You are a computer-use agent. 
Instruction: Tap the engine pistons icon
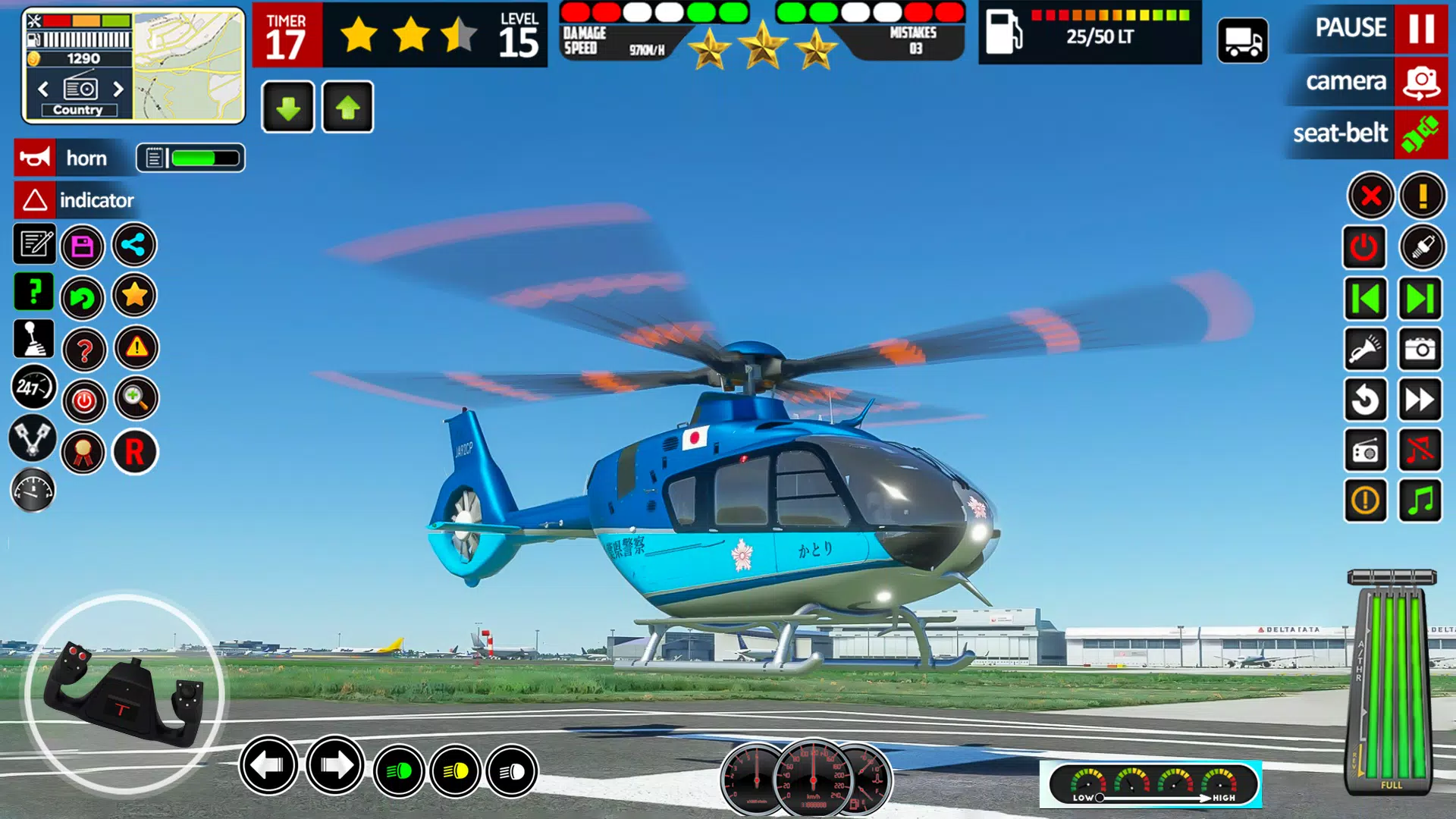tap(33, 440)
